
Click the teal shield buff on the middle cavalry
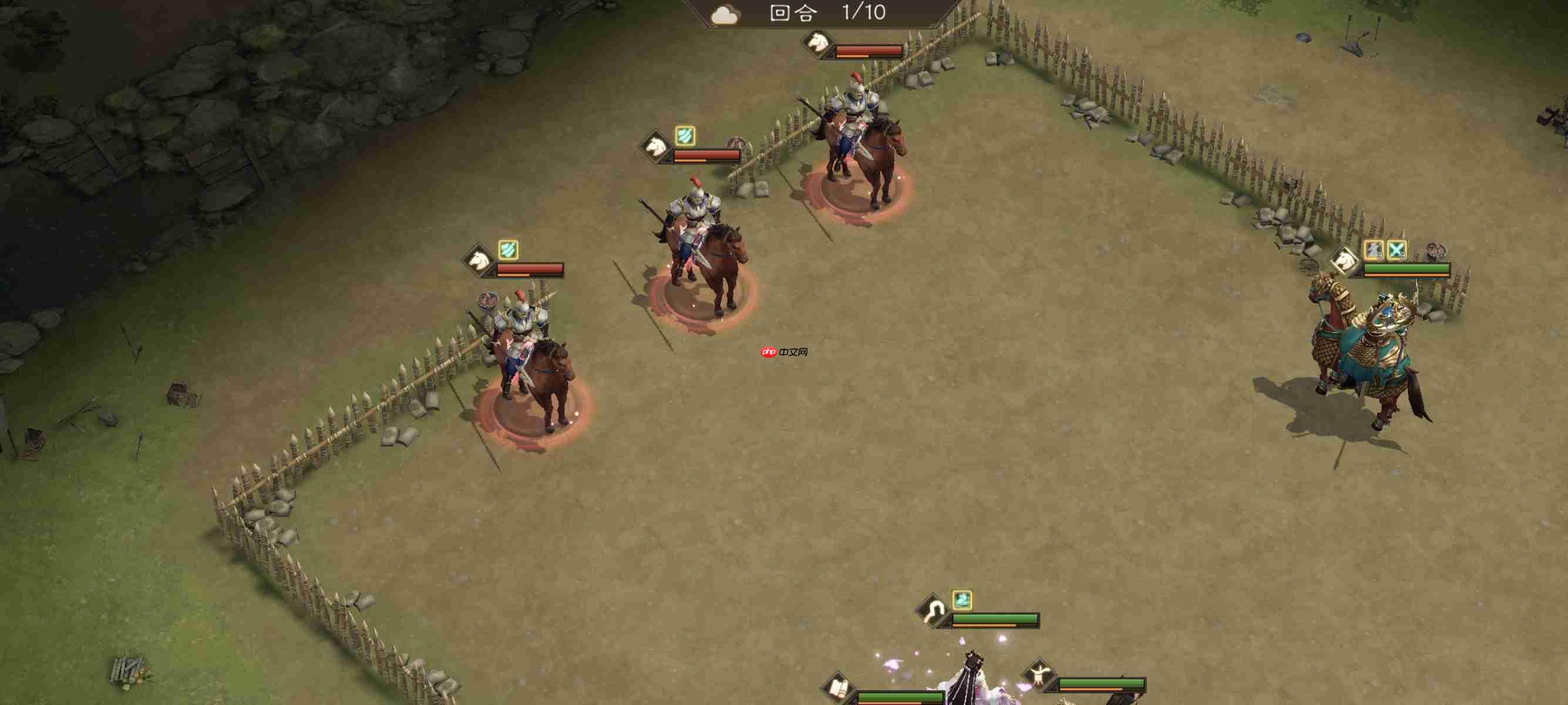pyautogui.click(x=687, y=136)
